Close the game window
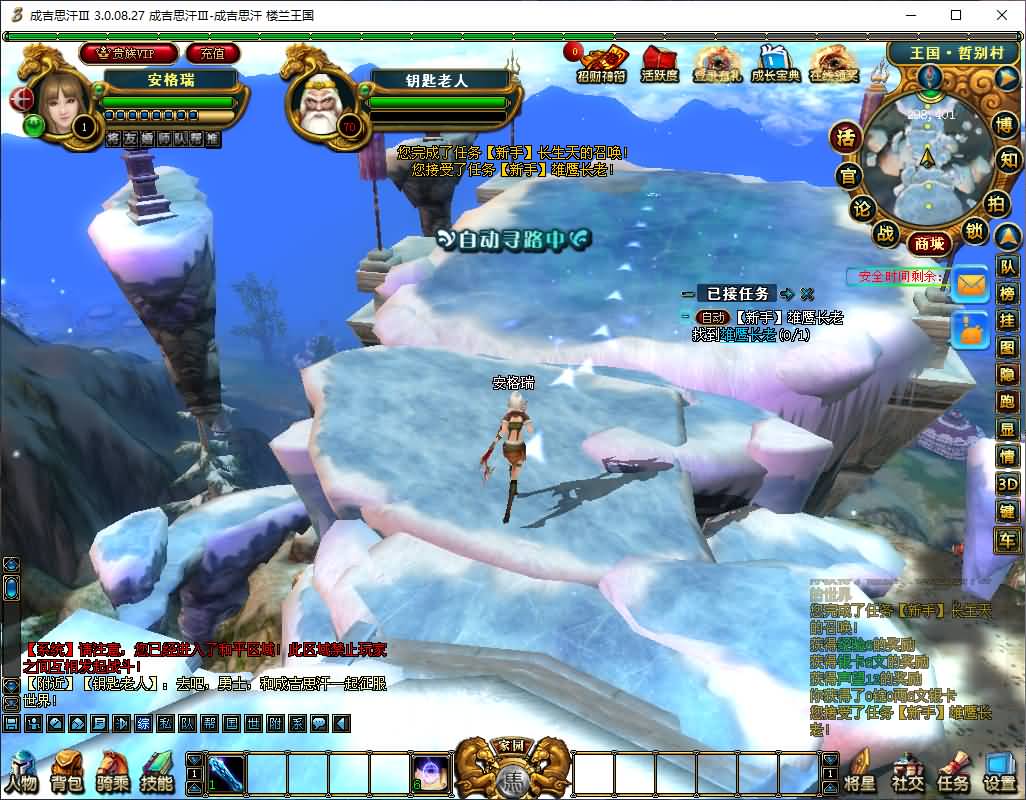 coord(1002,15)
